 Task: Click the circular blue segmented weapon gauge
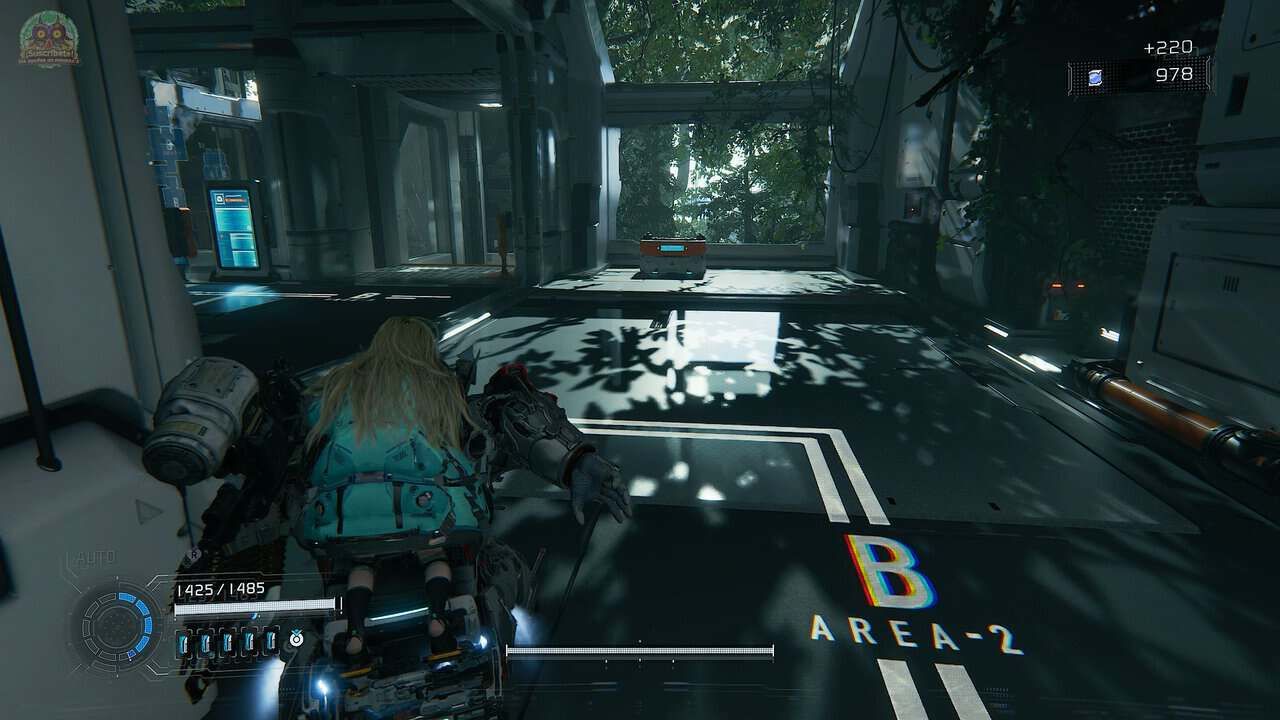[x=118, y=627]
